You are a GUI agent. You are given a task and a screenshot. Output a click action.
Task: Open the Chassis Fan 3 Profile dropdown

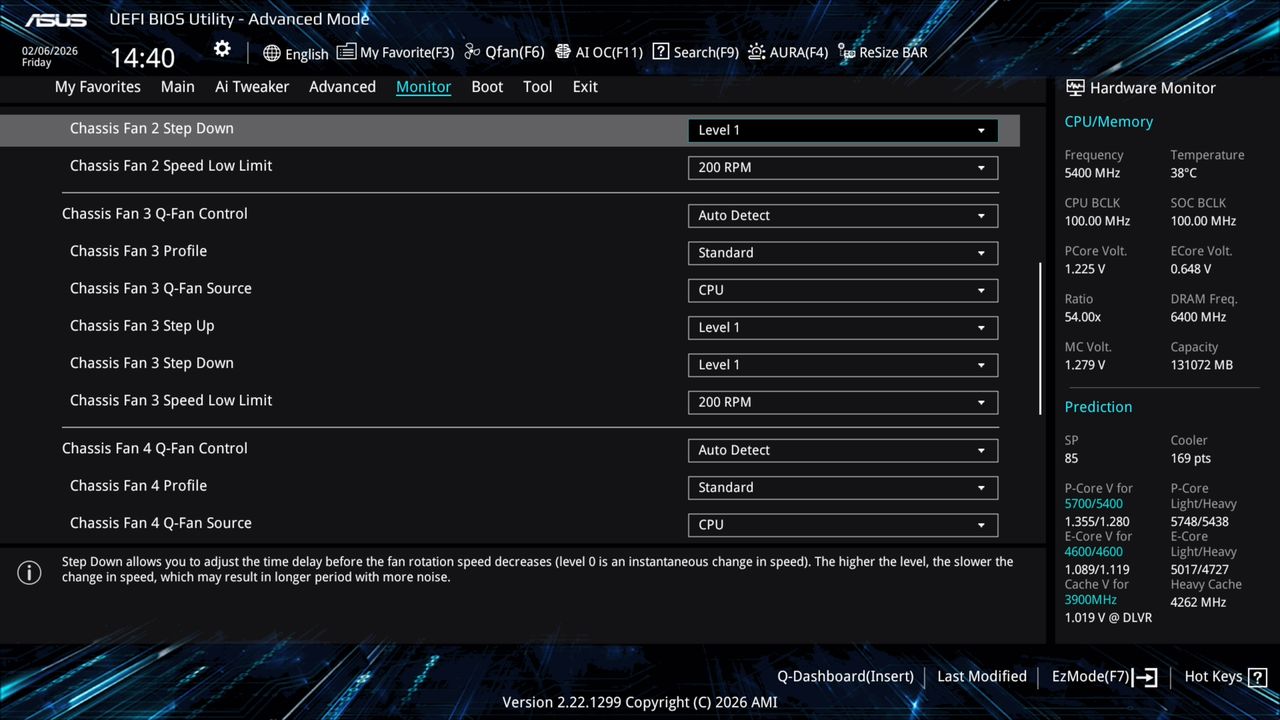click(842, 252)
